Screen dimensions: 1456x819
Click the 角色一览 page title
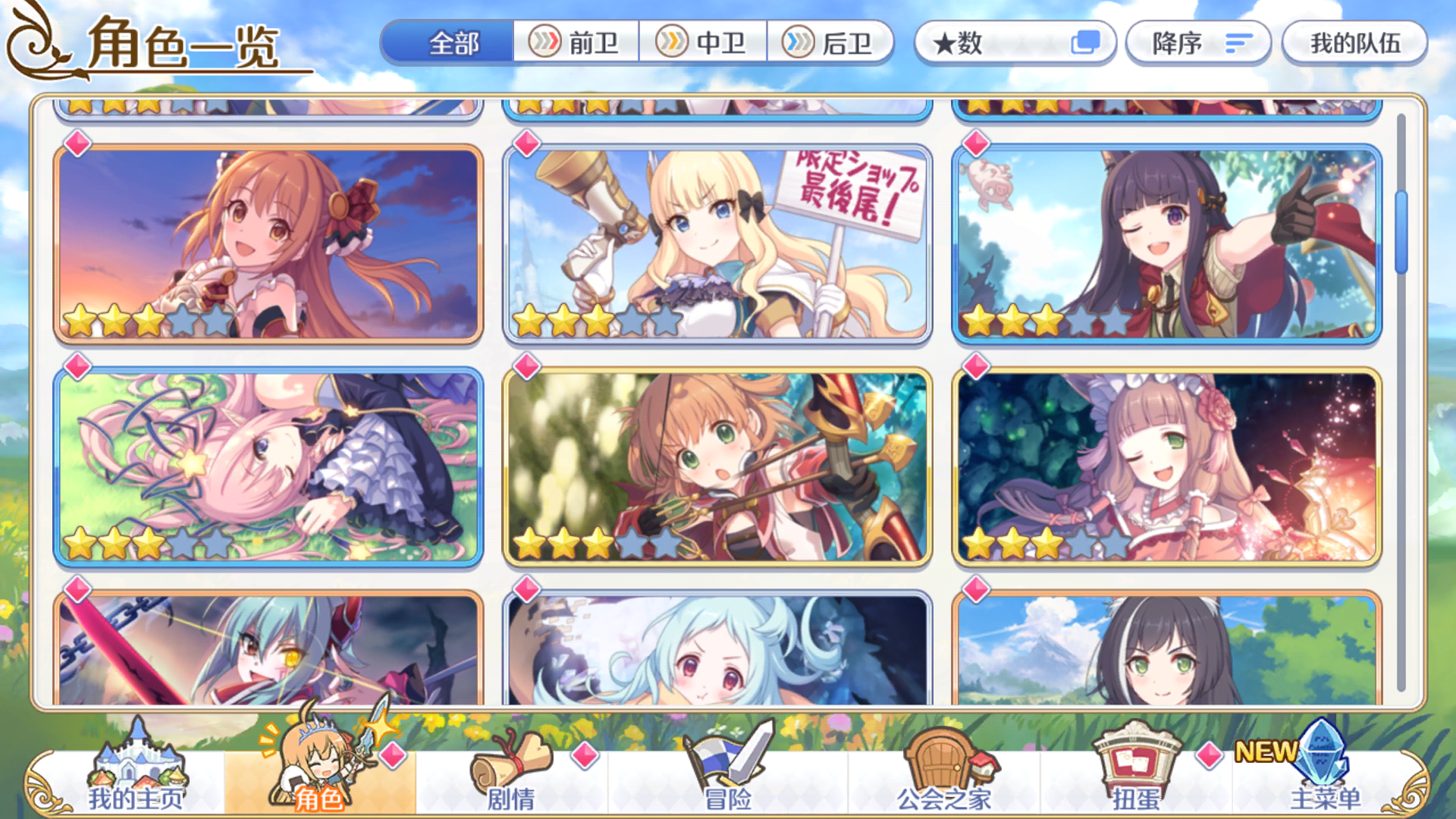click(x=182, y=43)
